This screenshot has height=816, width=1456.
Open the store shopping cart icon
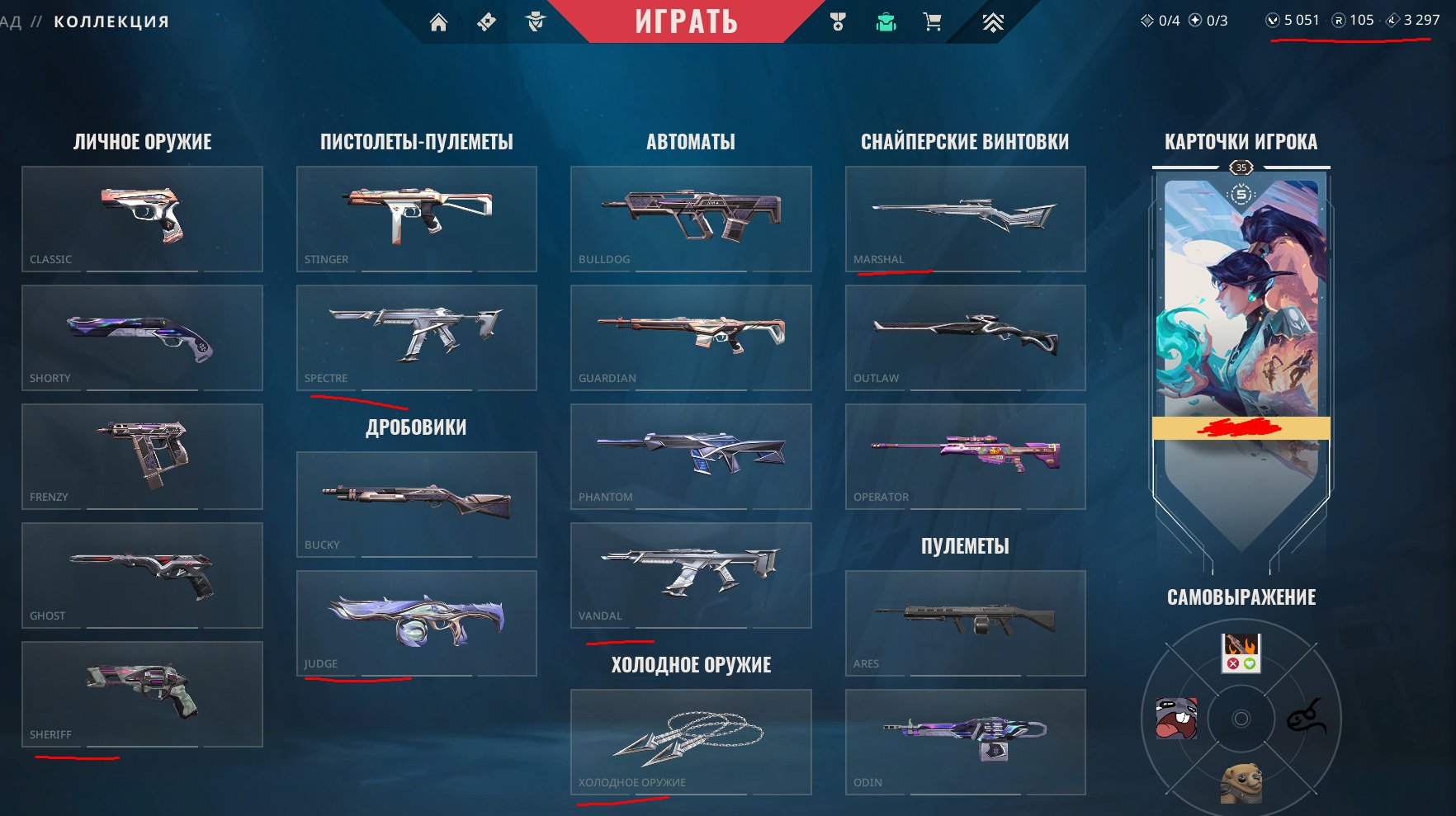(x=933, y=22)
